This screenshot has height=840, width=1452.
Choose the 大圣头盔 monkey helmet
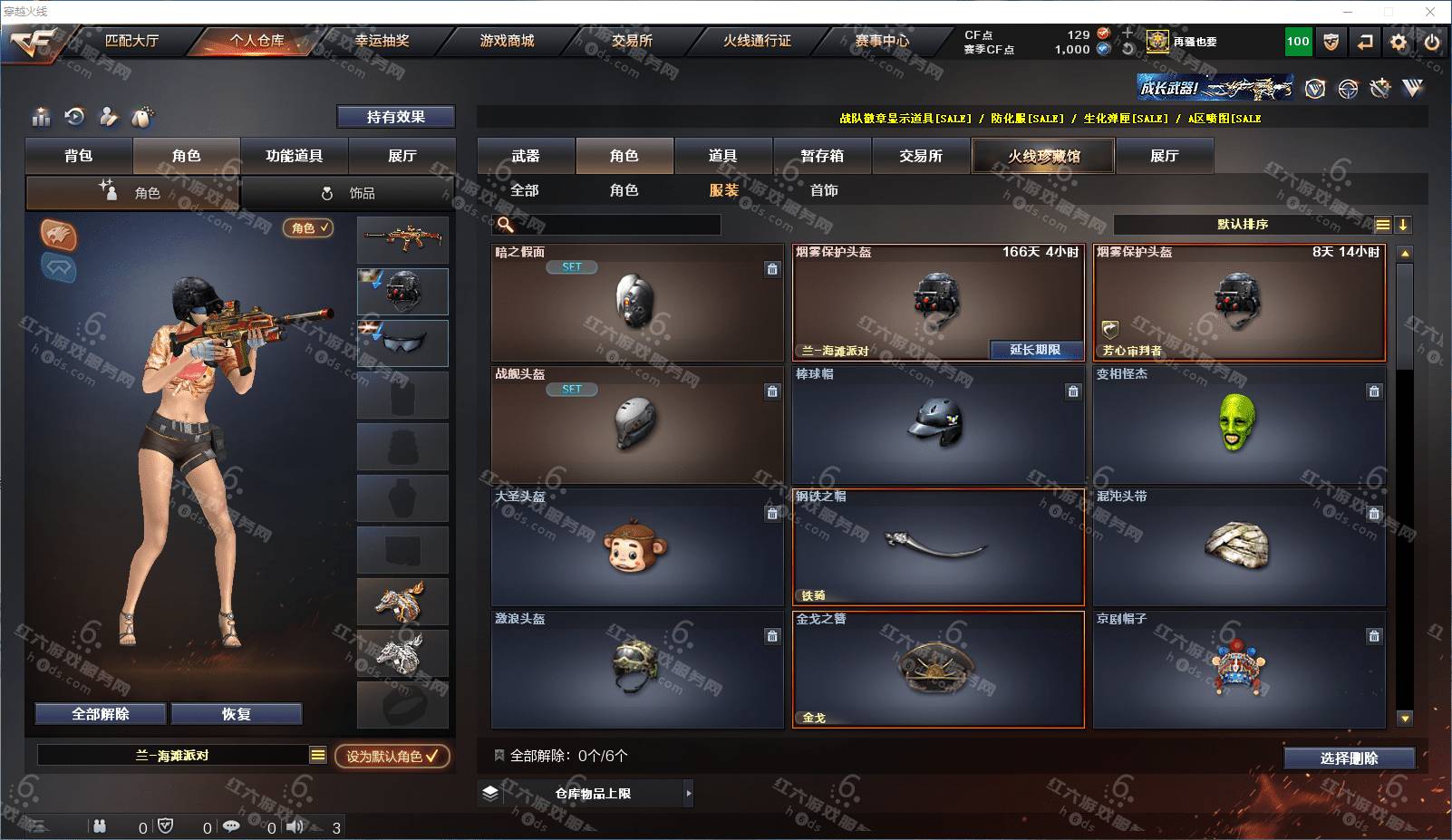point(636,547)
